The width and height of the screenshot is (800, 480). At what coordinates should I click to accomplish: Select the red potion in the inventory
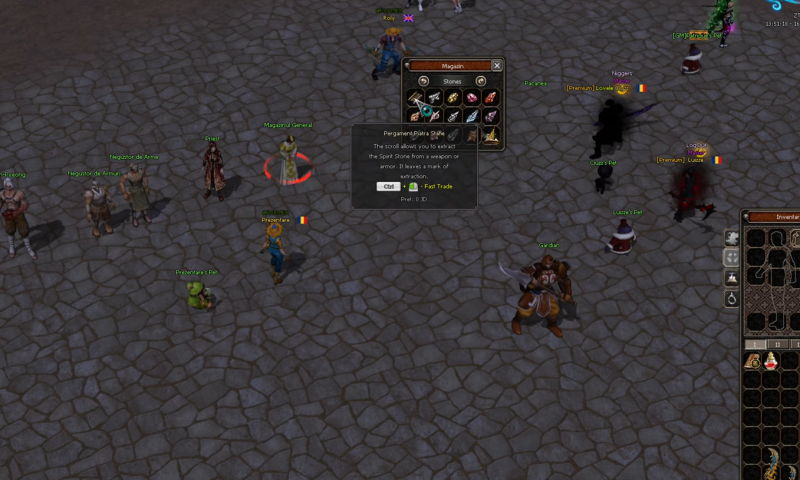pyautogui.click(x=772, y=361)
